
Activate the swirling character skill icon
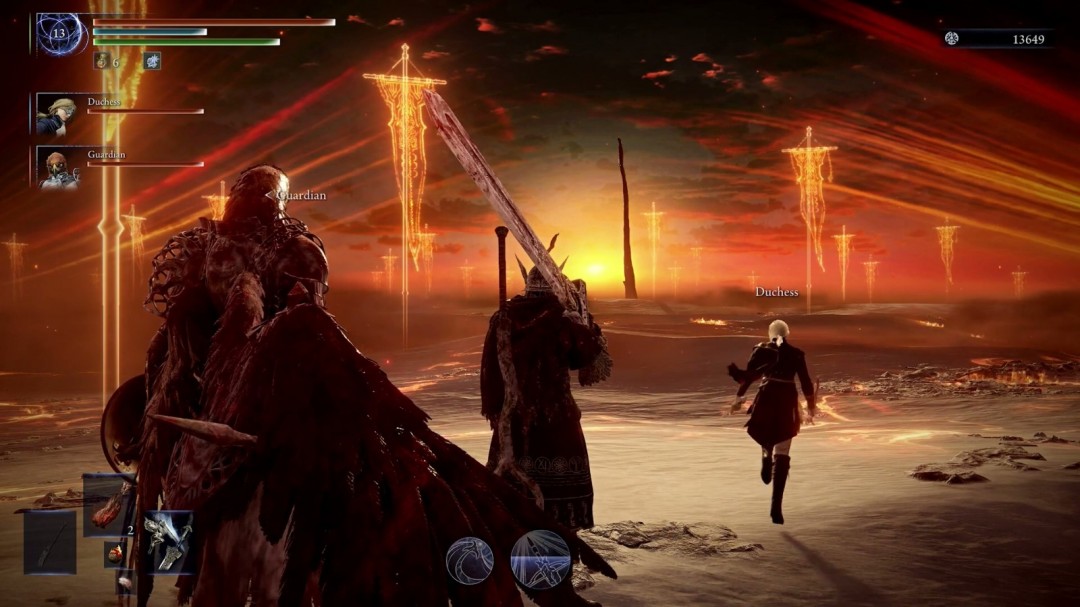[x=470, y=560]
